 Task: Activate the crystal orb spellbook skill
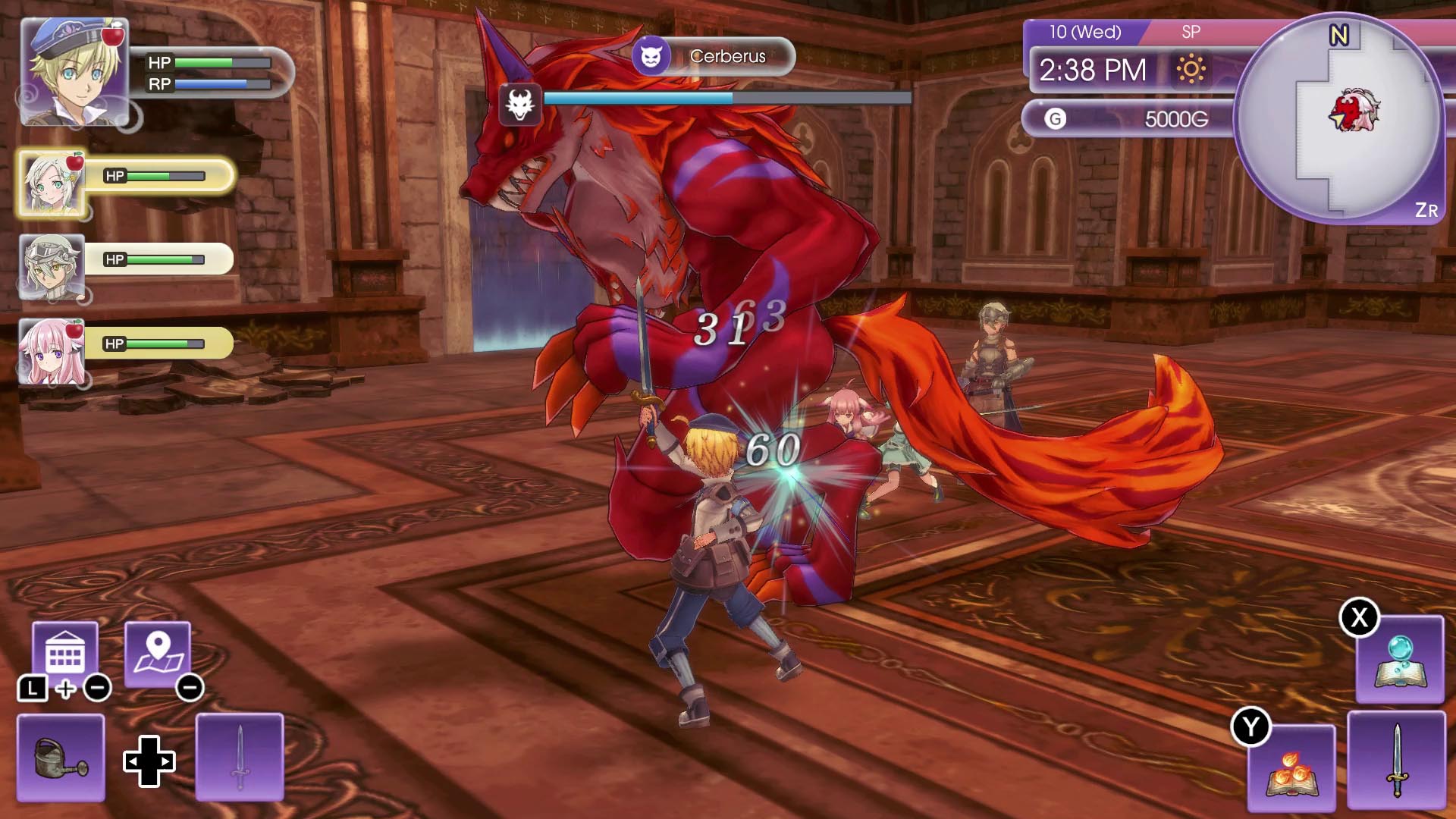[x=1399, y=660]
